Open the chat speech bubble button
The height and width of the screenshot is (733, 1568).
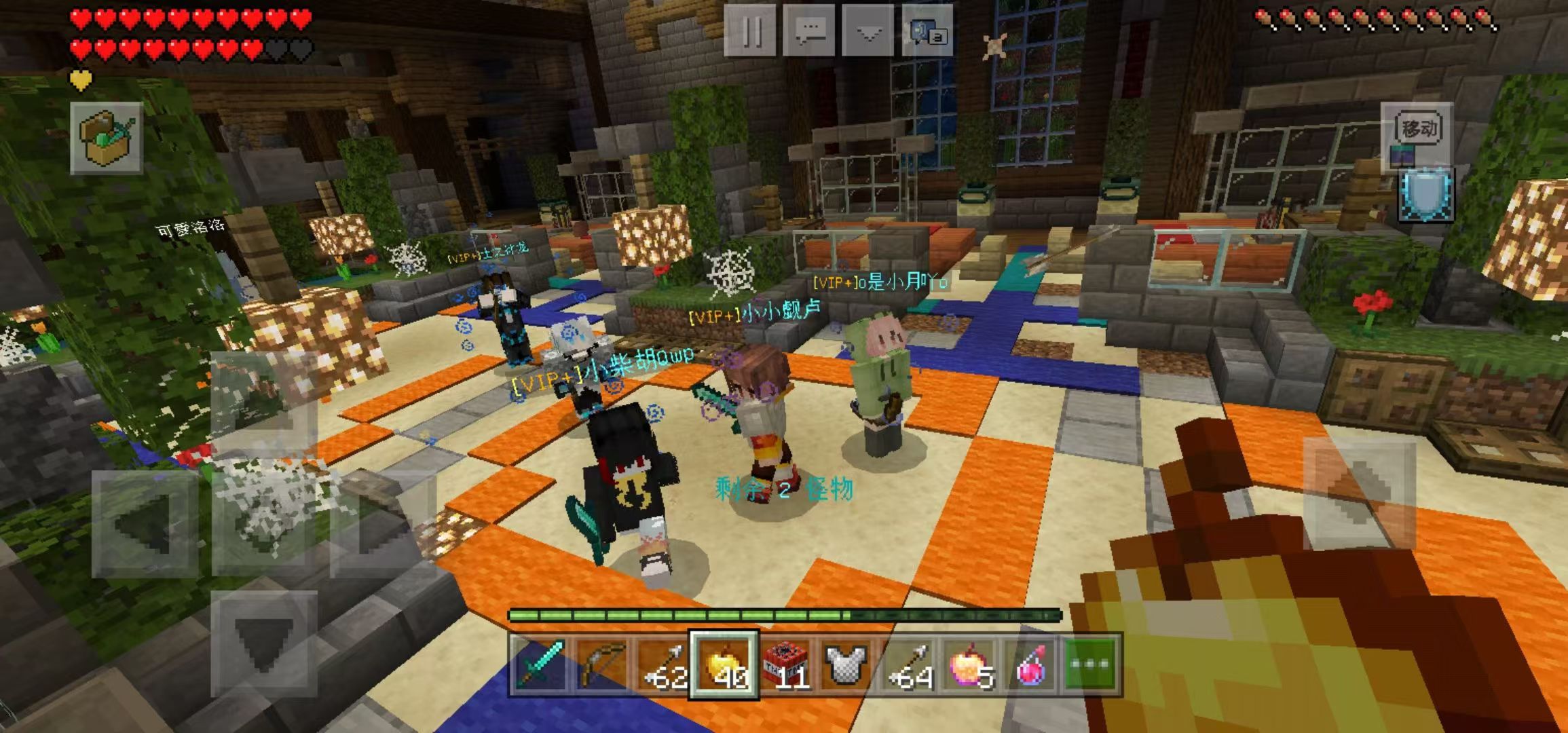(808, 31)
